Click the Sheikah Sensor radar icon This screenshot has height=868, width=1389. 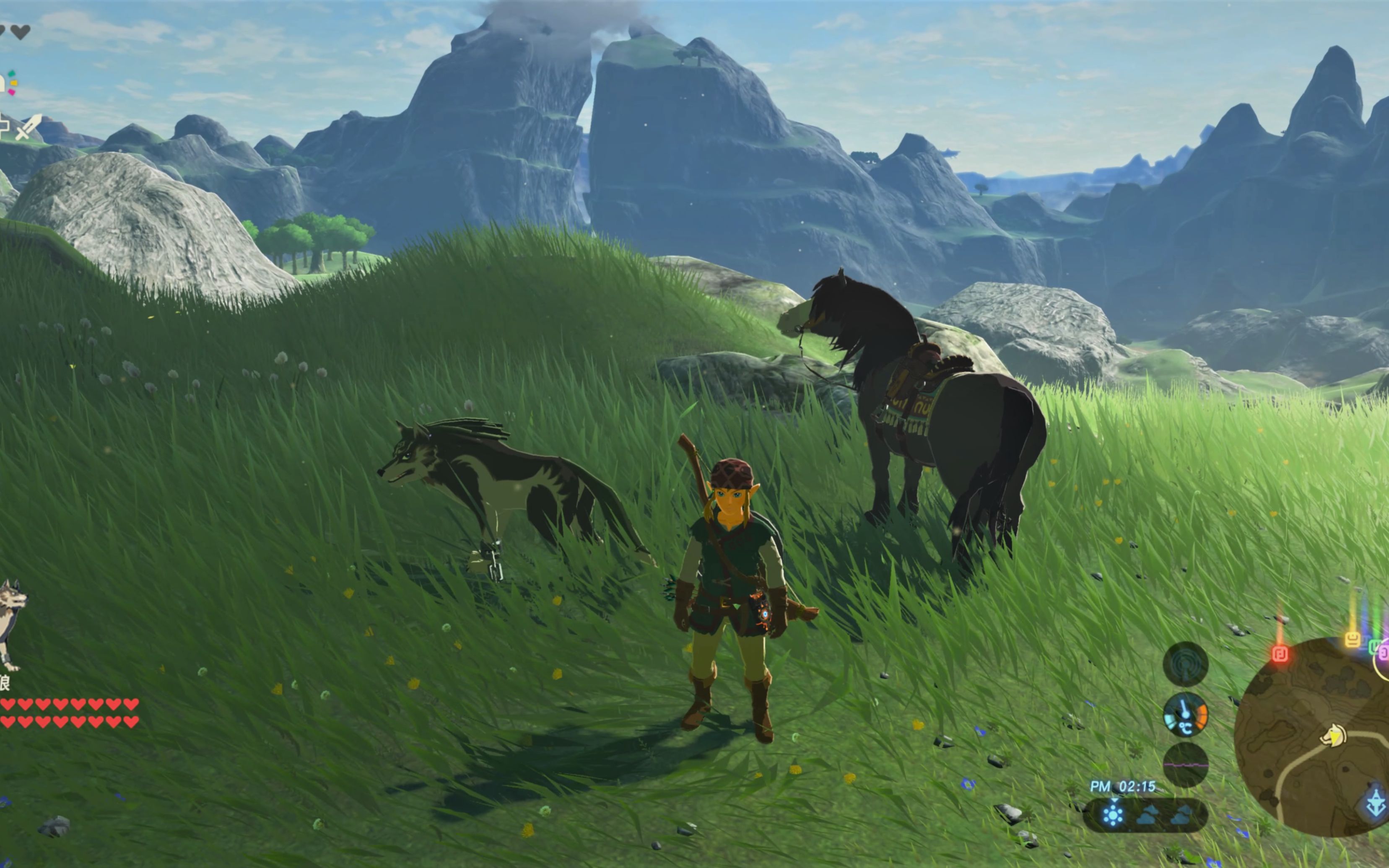click(x=1185, y=664)
